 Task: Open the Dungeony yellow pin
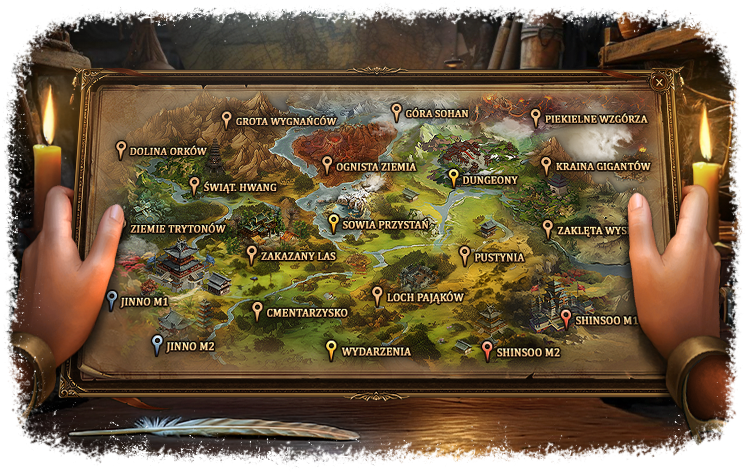pyautogui.click(x=453, y=178)
